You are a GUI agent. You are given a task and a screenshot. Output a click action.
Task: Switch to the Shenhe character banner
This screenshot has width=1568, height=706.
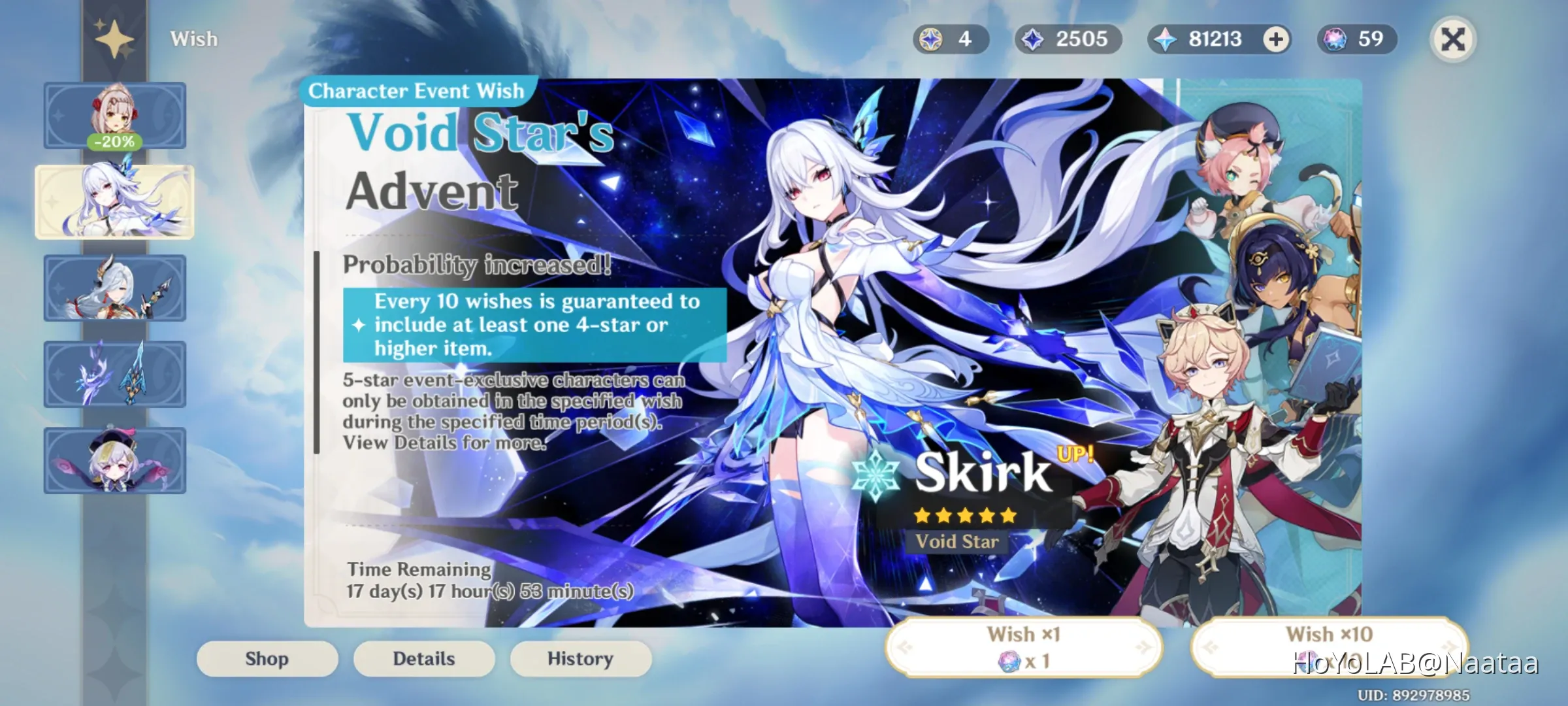coord(114,288)
